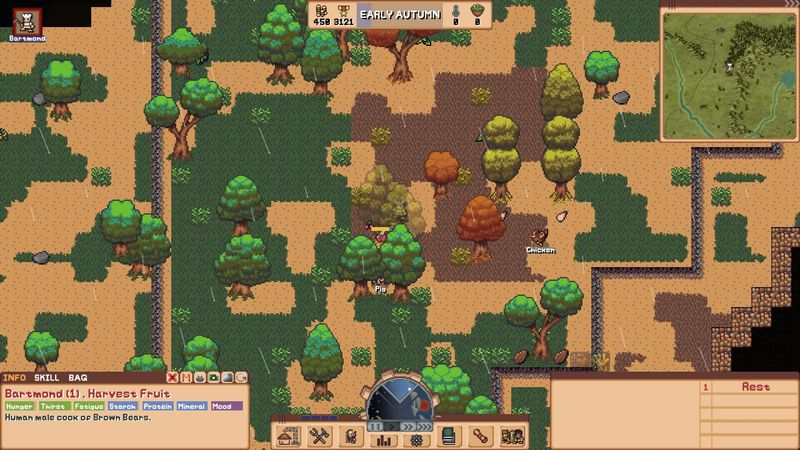
Task: Set the game to double speed
Action: [407, 426]
